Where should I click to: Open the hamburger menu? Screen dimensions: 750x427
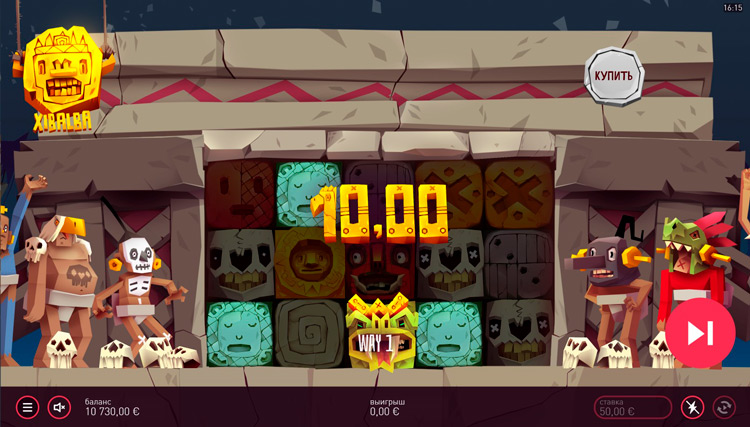(x=28, y=407)
